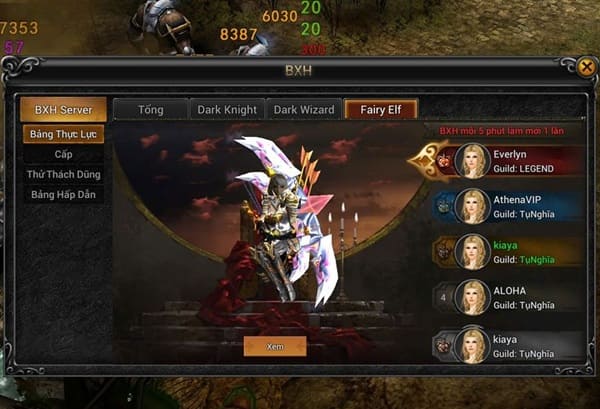The width and height of the screenshot is (600, 409).
Task: Switch to the Tổng tab
Action: [x=150, y=110]
